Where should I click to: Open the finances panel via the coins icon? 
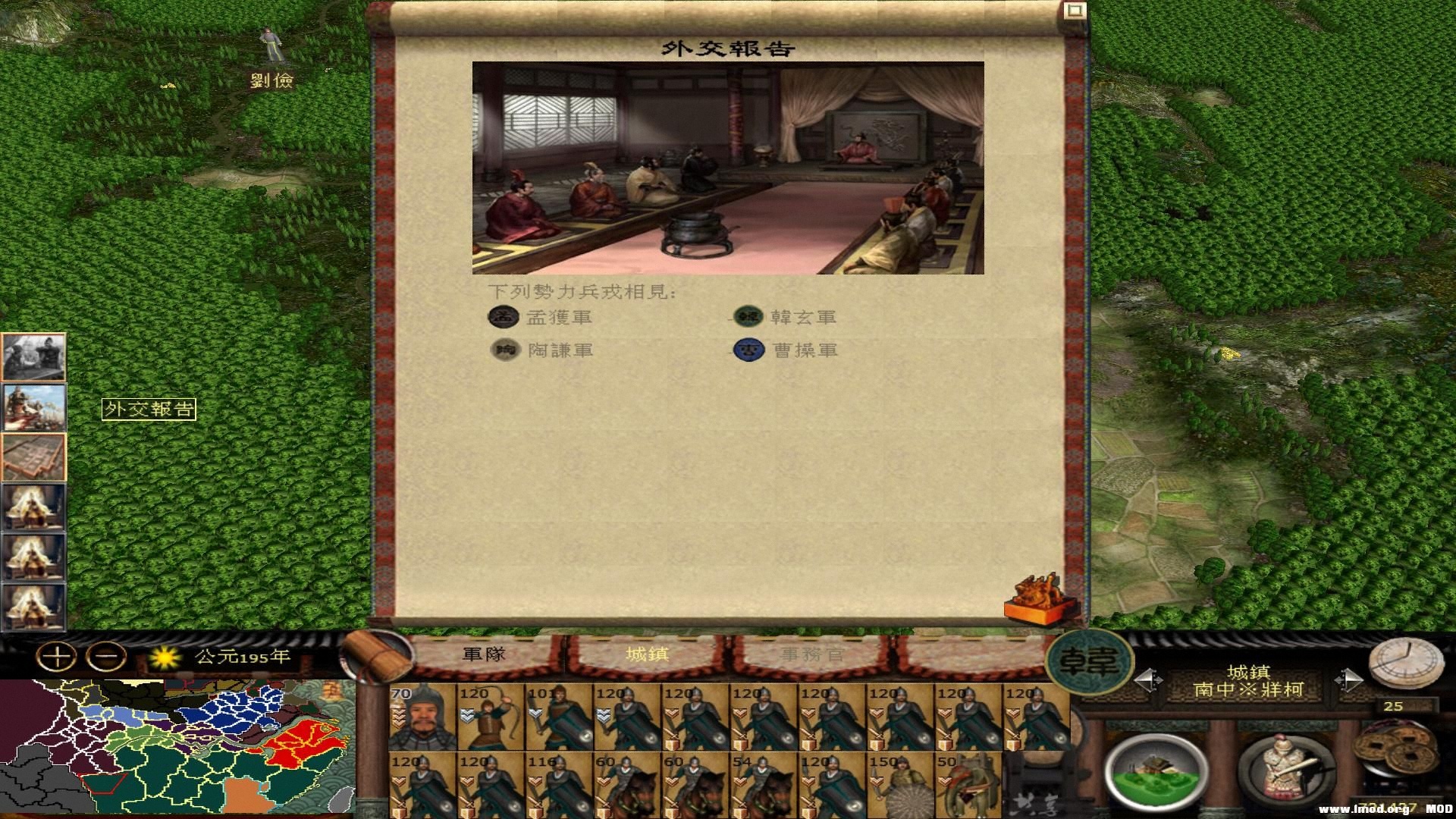click(x=1394, y=751)
